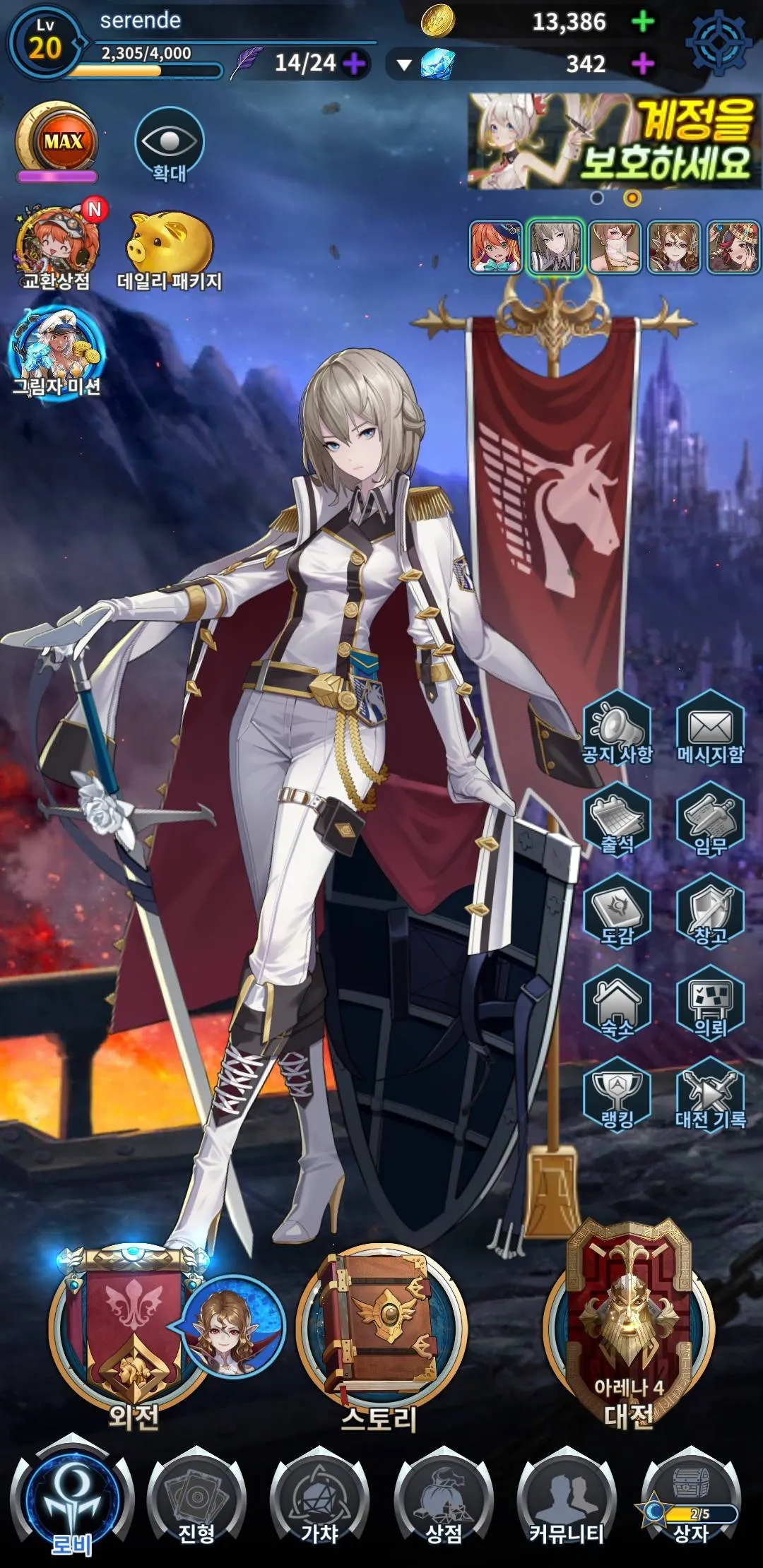Refill feather stamina with the plus button
This screenshot has height=1568, width=763.
pyautogui.click(x=354, y=64)
